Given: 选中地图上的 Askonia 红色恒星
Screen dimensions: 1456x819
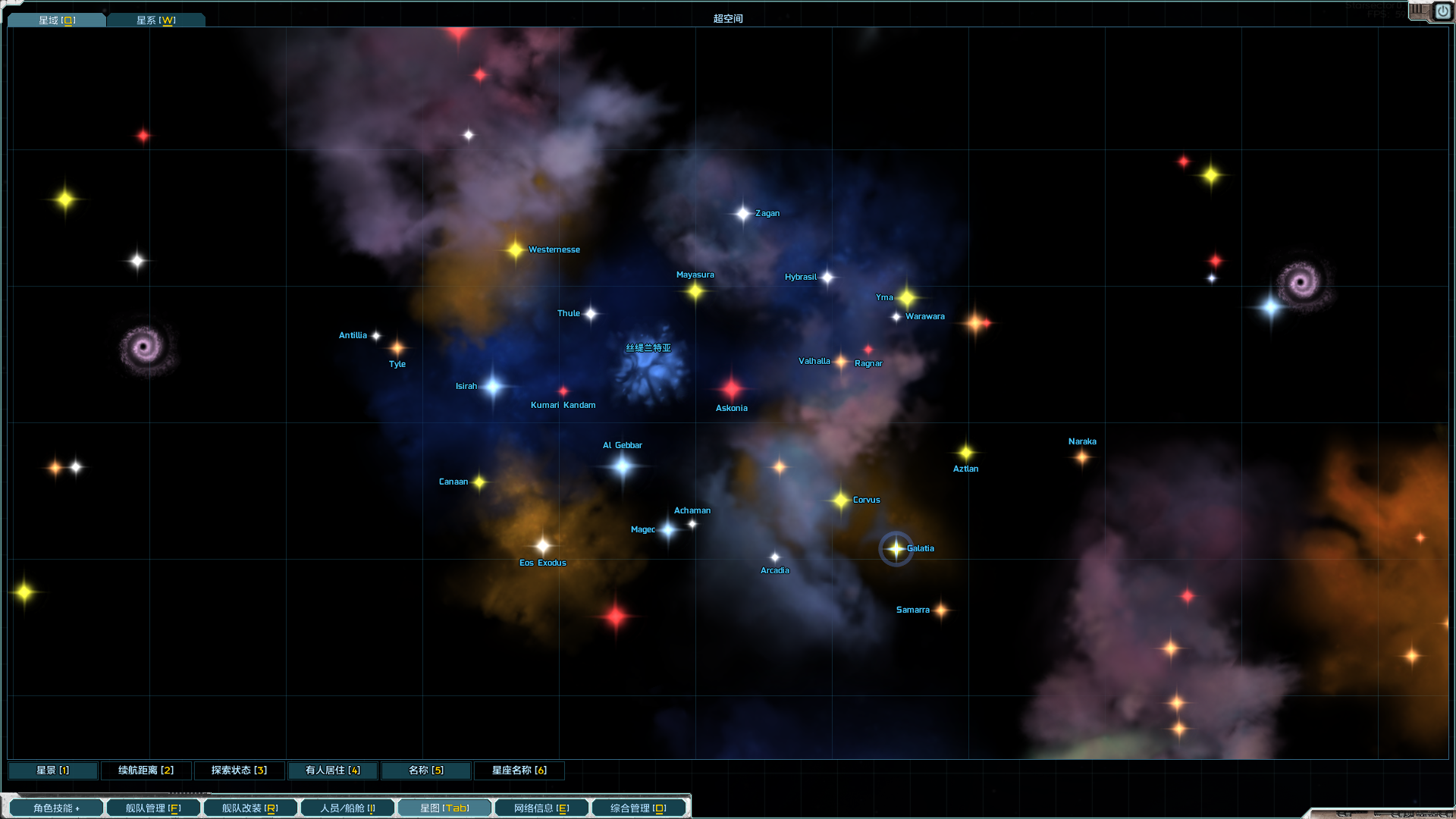Looking at the screenshot, I should coord(730,388).
